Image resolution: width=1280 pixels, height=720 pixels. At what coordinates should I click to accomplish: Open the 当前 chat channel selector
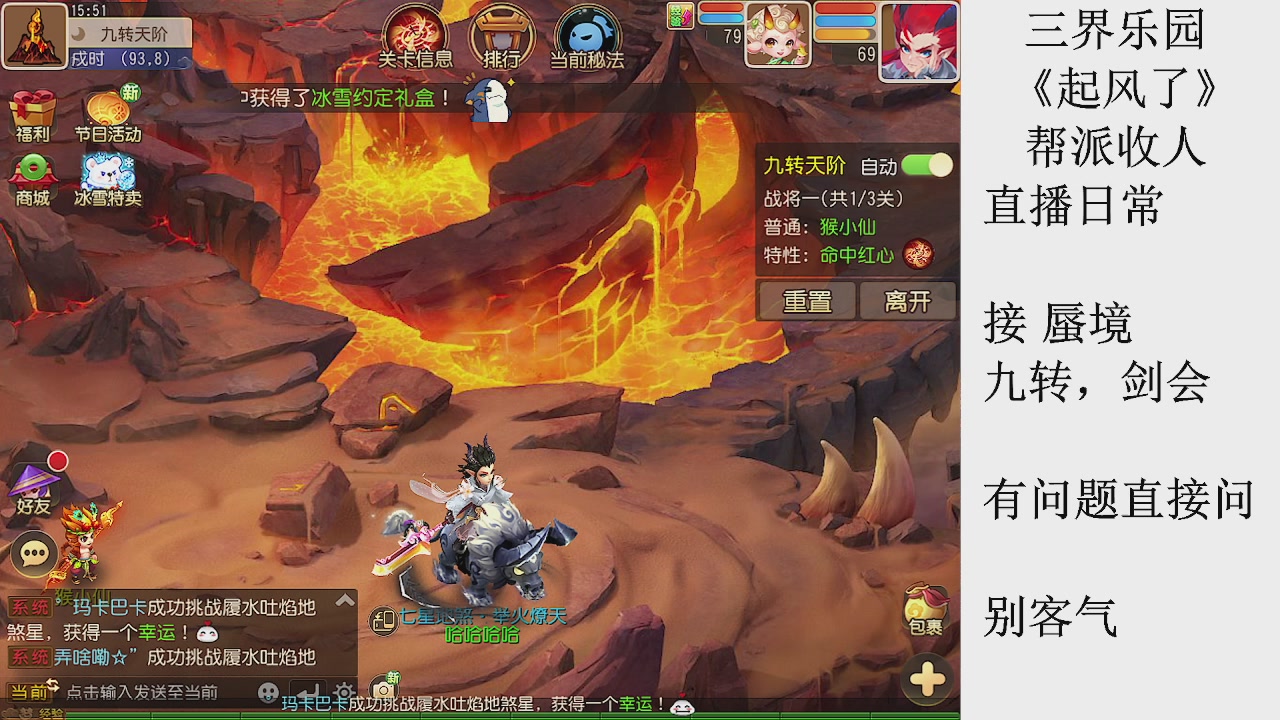32,690
